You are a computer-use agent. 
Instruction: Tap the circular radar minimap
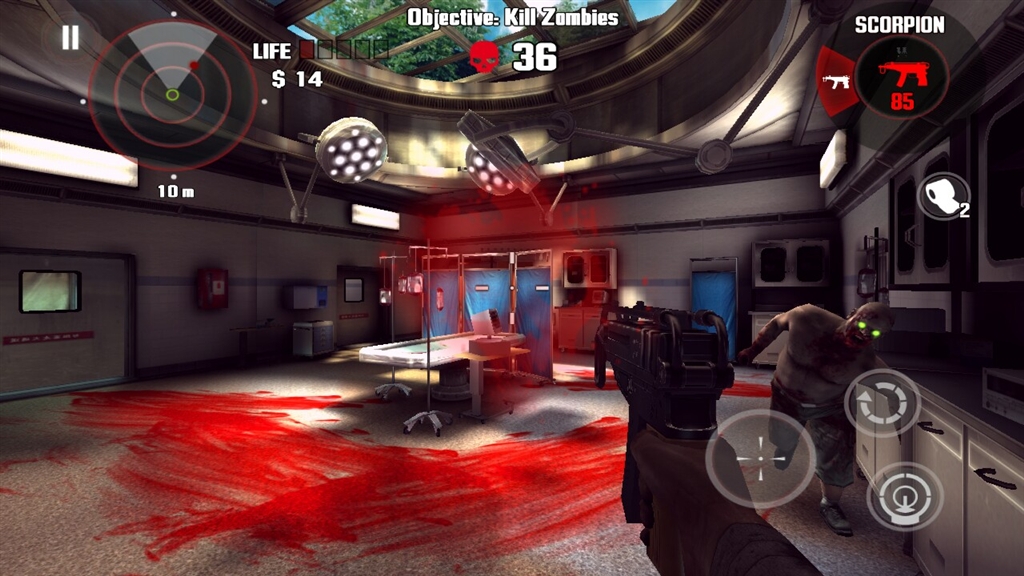(172, 94)
